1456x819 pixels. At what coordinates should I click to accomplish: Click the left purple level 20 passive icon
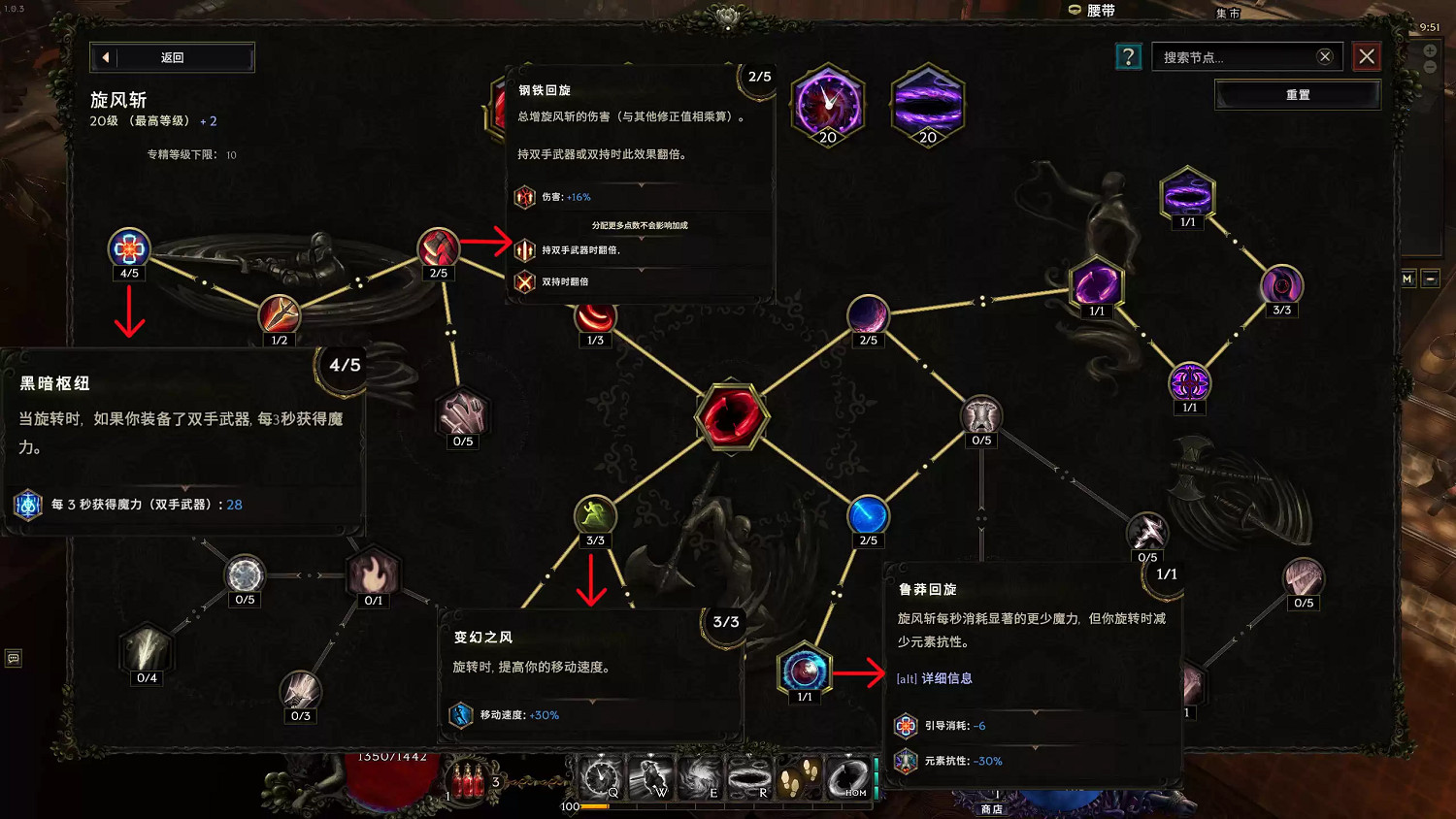pos(827,103)
